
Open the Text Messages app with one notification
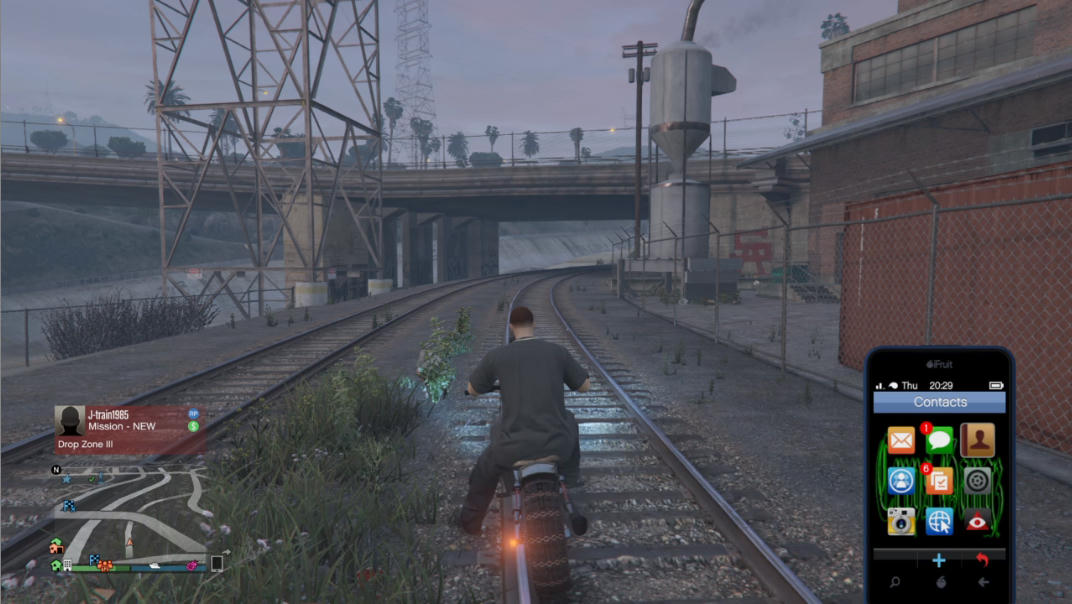coord(939,440)
